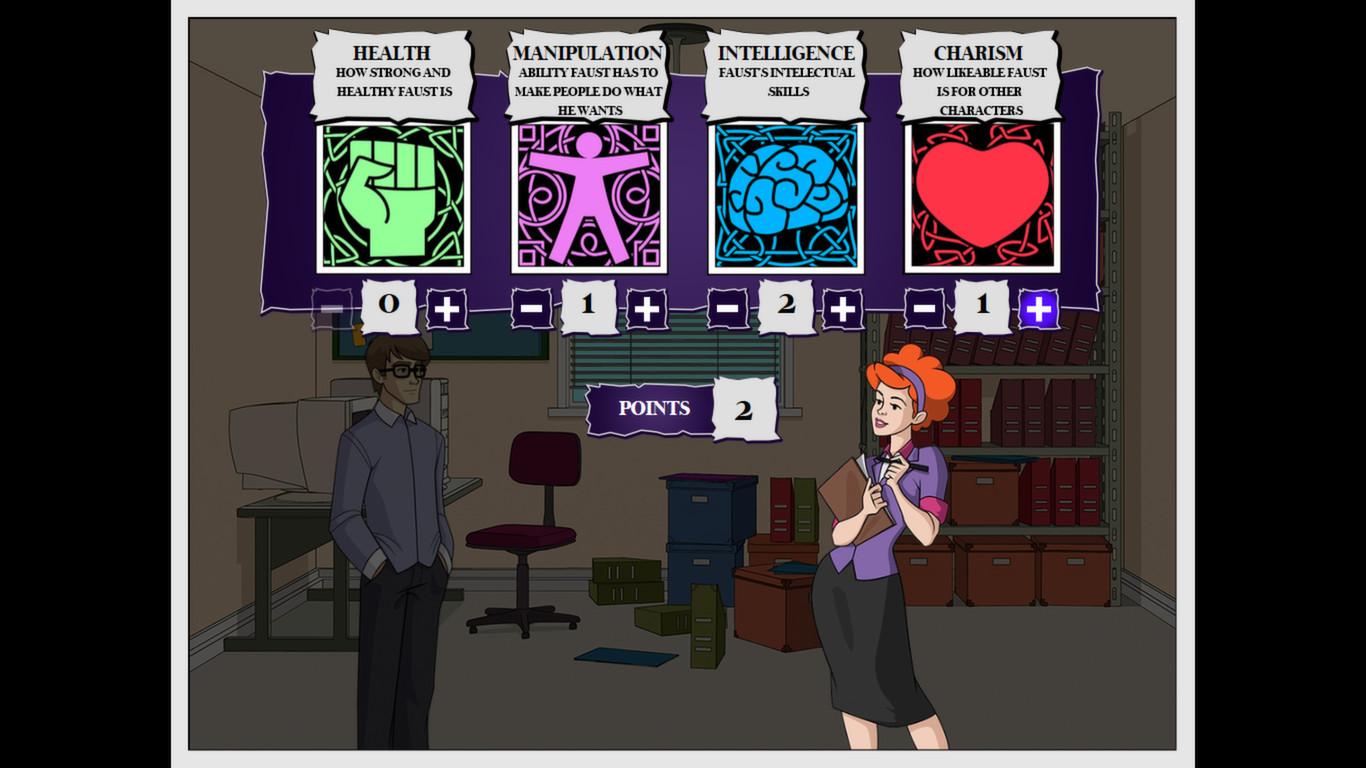This screenshot has width=1366, height=768.
Task: Select the Vitruvian-style Manipulation emblem
Action: (586, 198)
